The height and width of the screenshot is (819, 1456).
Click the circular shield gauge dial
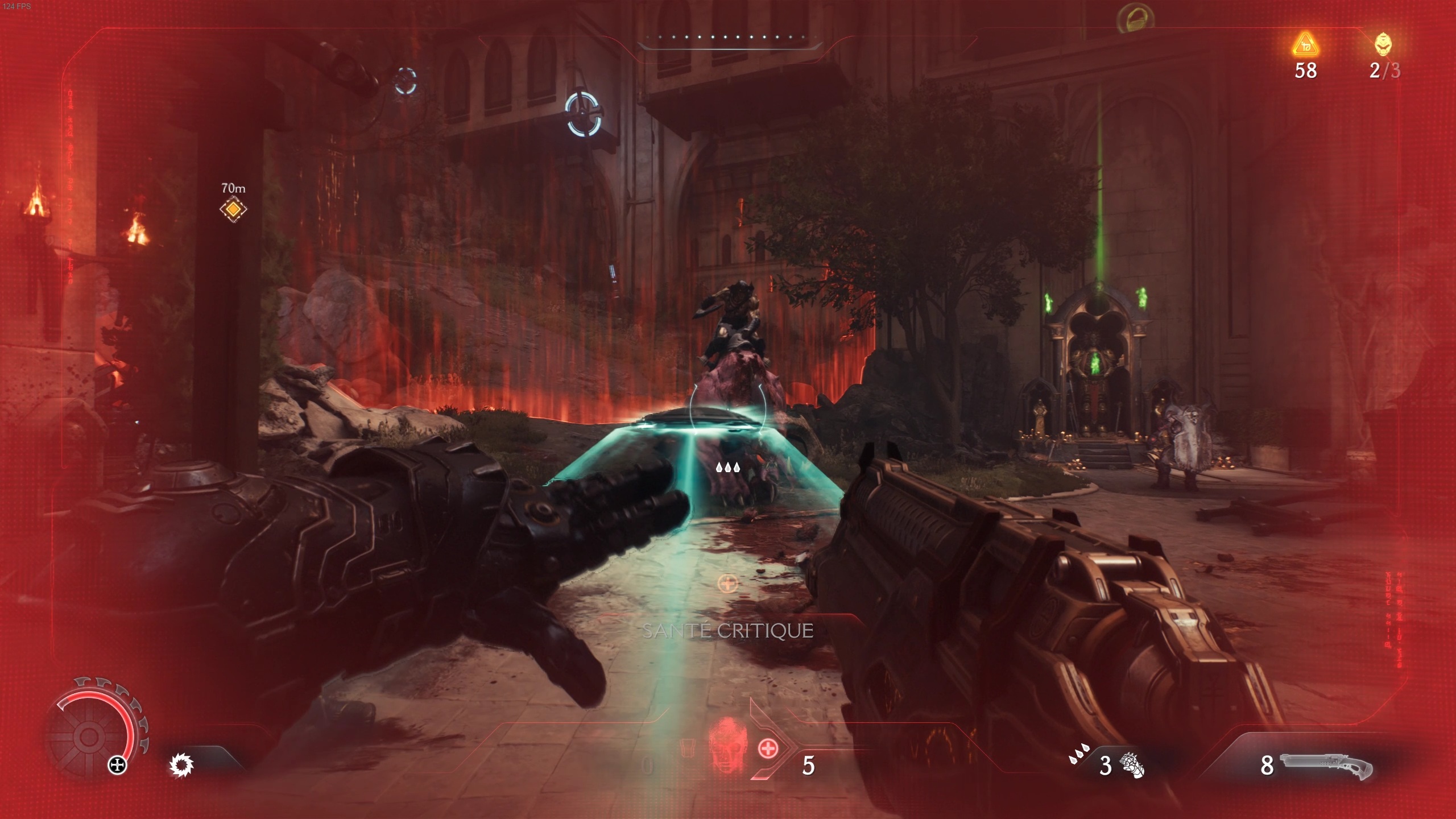[89, 737]
